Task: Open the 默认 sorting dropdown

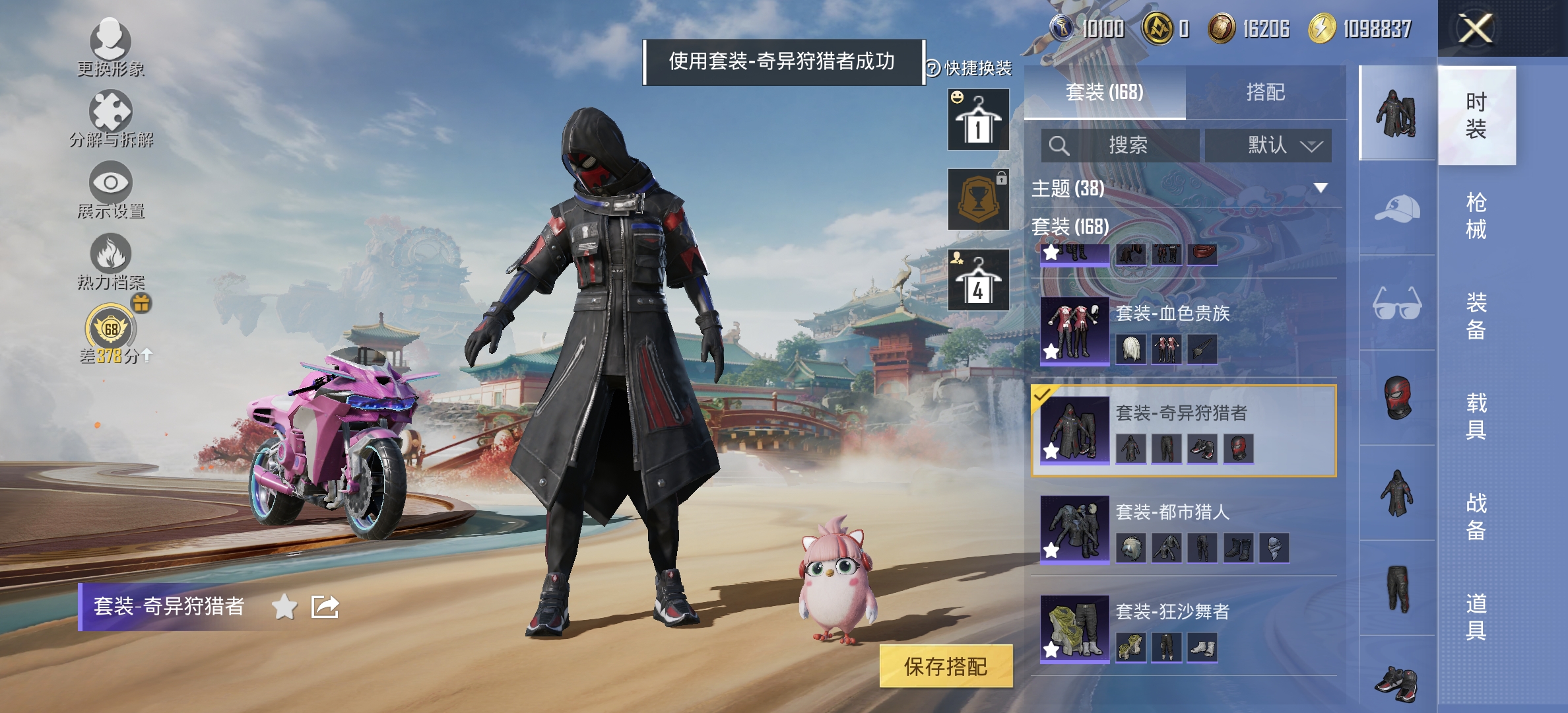Action: (x=1267, y=145)
